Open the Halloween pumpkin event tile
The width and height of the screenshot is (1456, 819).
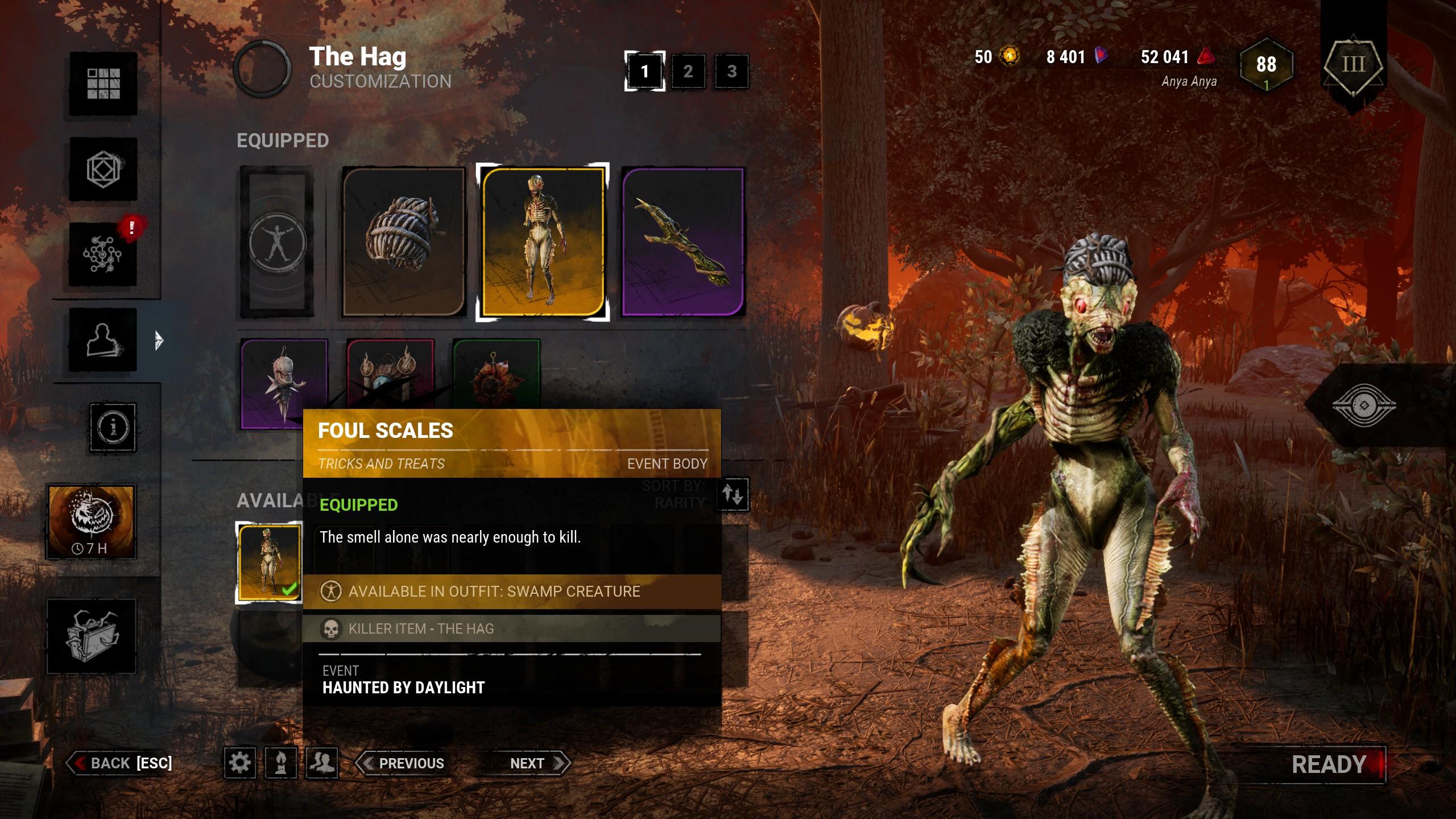tap(91, 521)
